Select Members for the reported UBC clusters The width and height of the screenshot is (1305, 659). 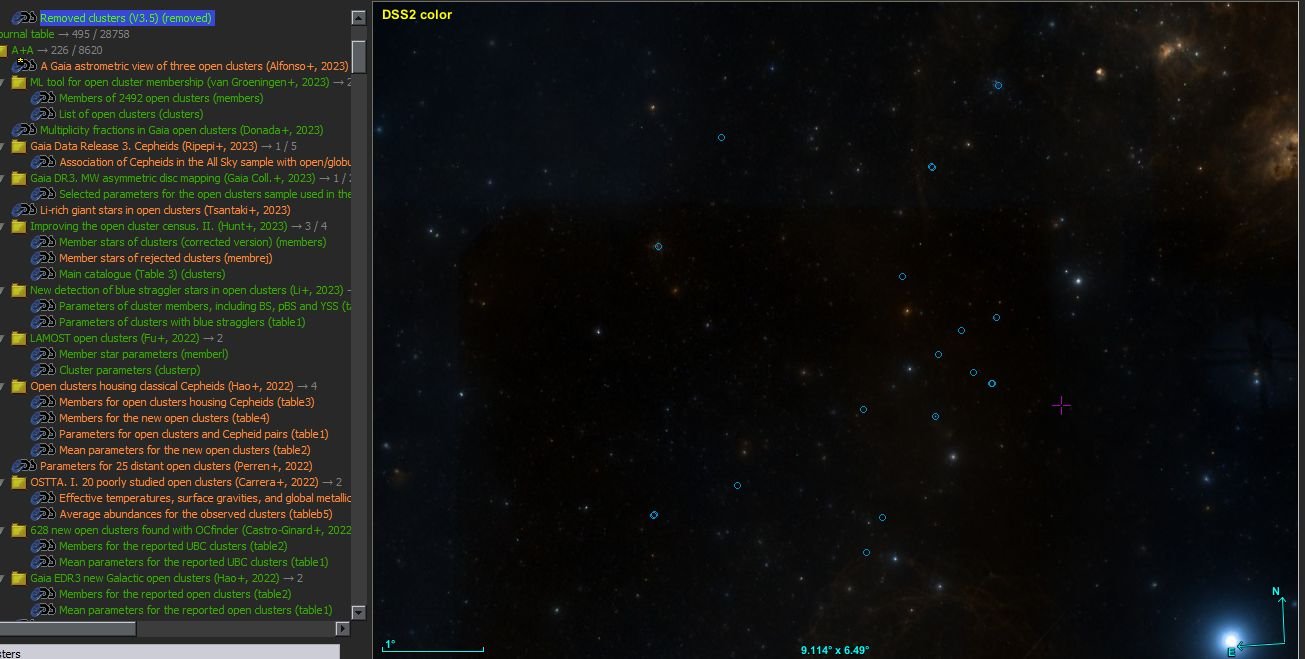point(173,546)
